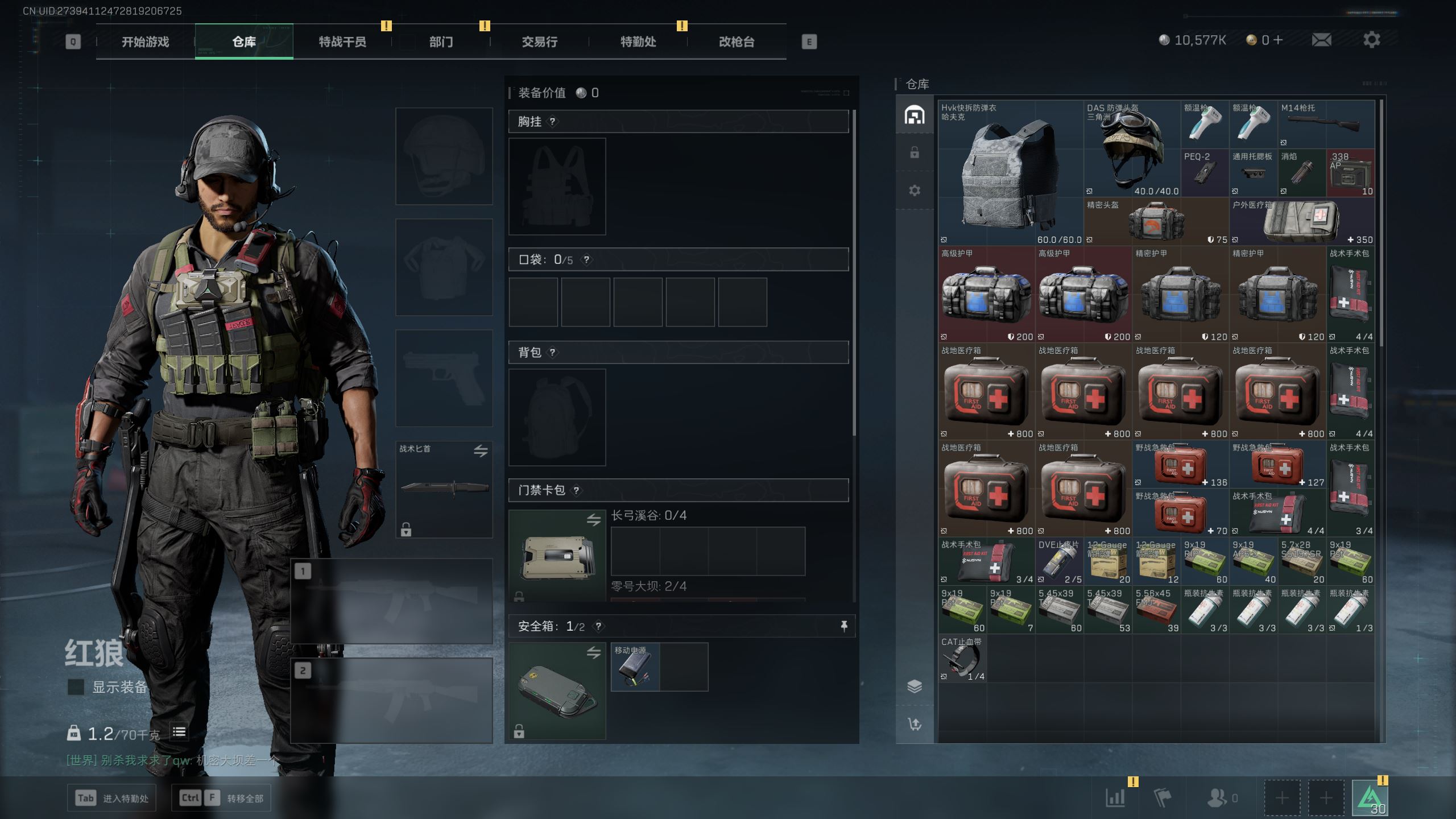Click the 转移全部 button
This screenshot has width=1456, height=819.
tap(221, 798)
